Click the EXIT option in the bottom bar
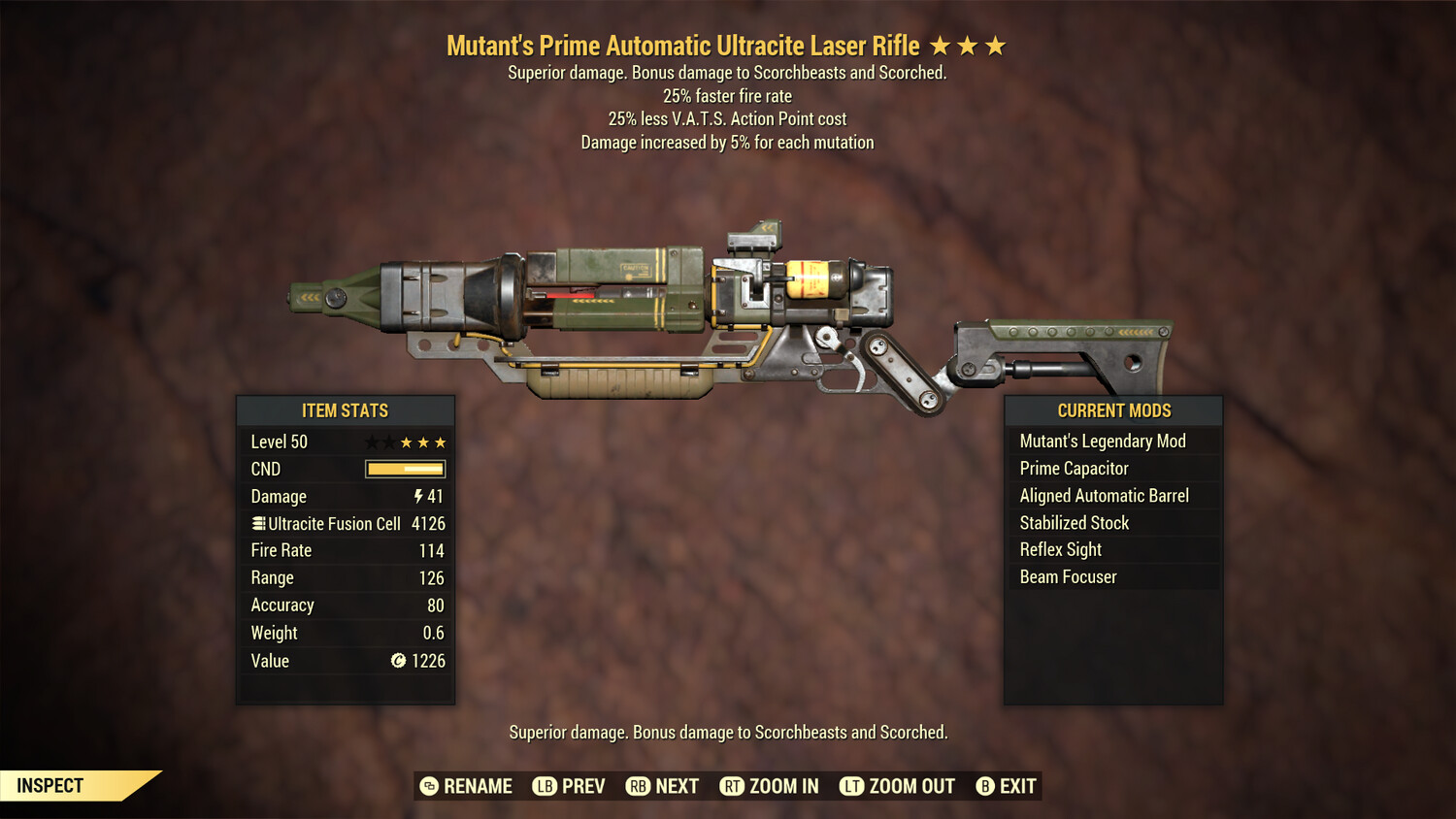The image size is (1456, 819). pyautogui.click(x=1018, y=786)
